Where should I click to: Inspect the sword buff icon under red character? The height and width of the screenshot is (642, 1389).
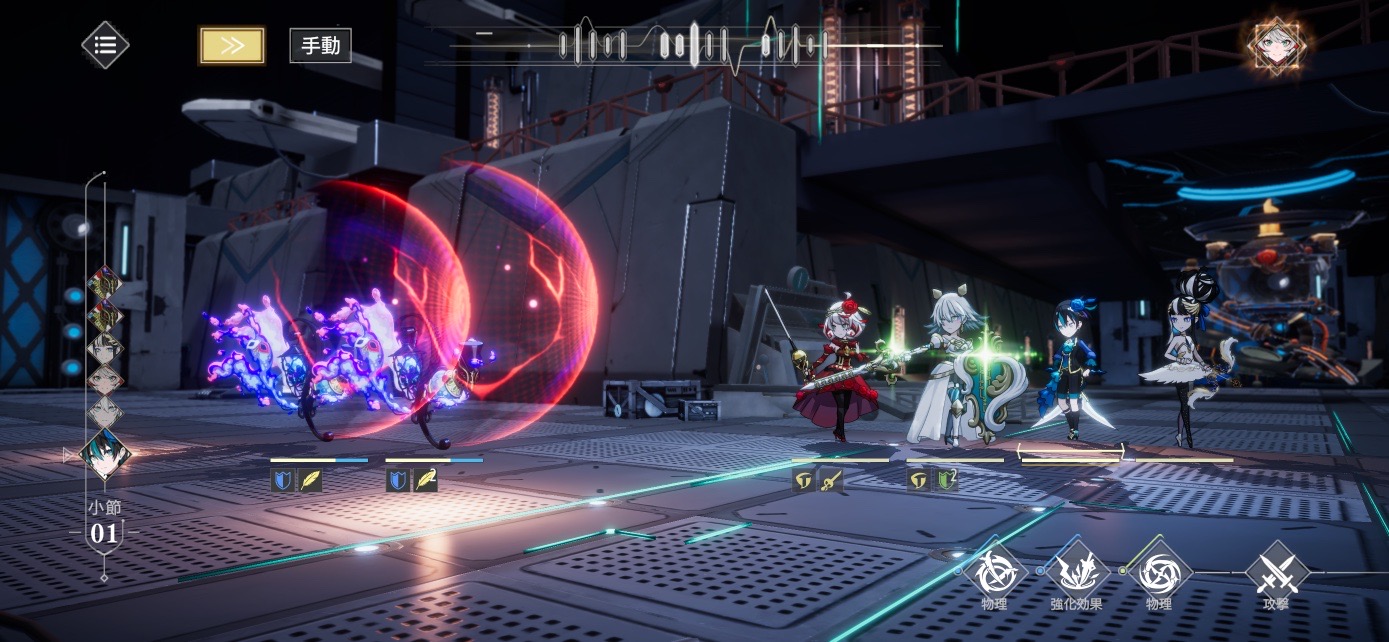(831, 480)
